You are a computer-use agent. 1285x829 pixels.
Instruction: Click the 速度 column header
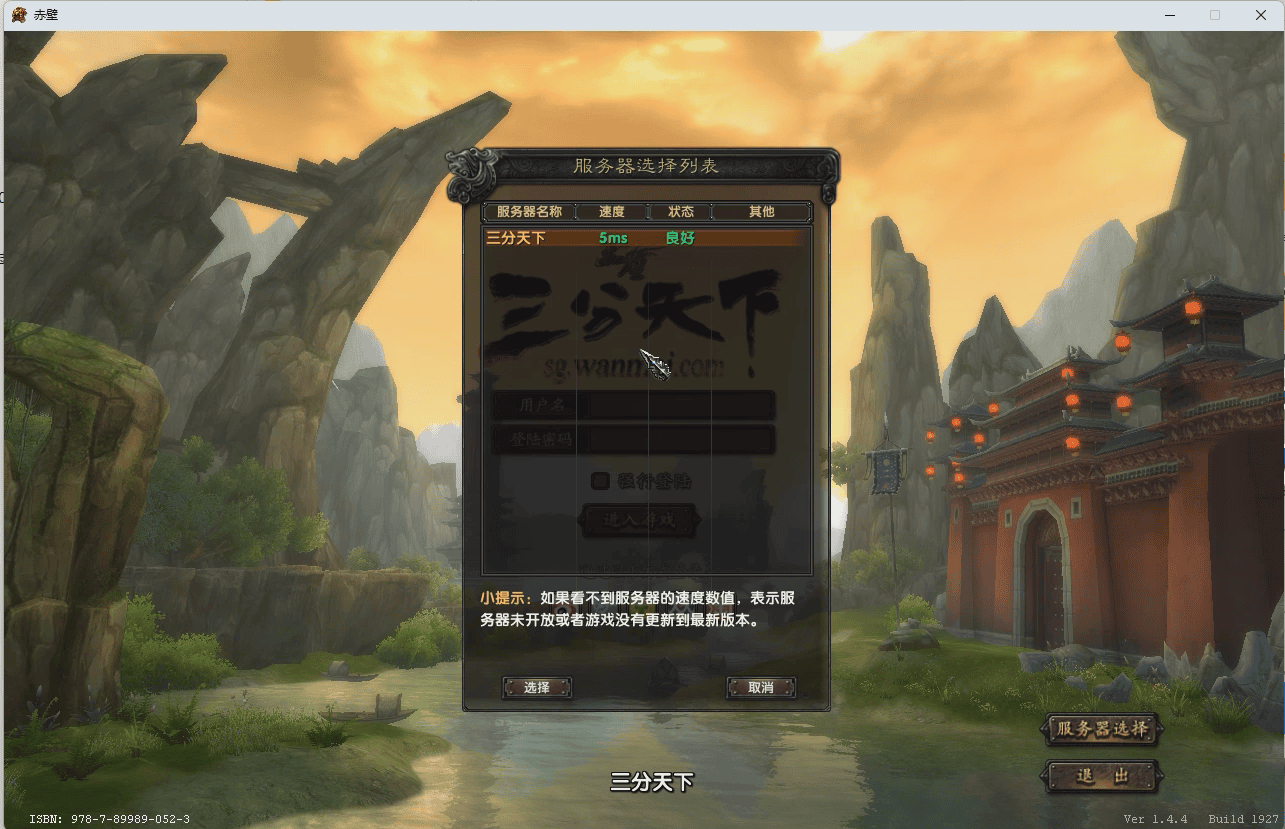[612, 211]
